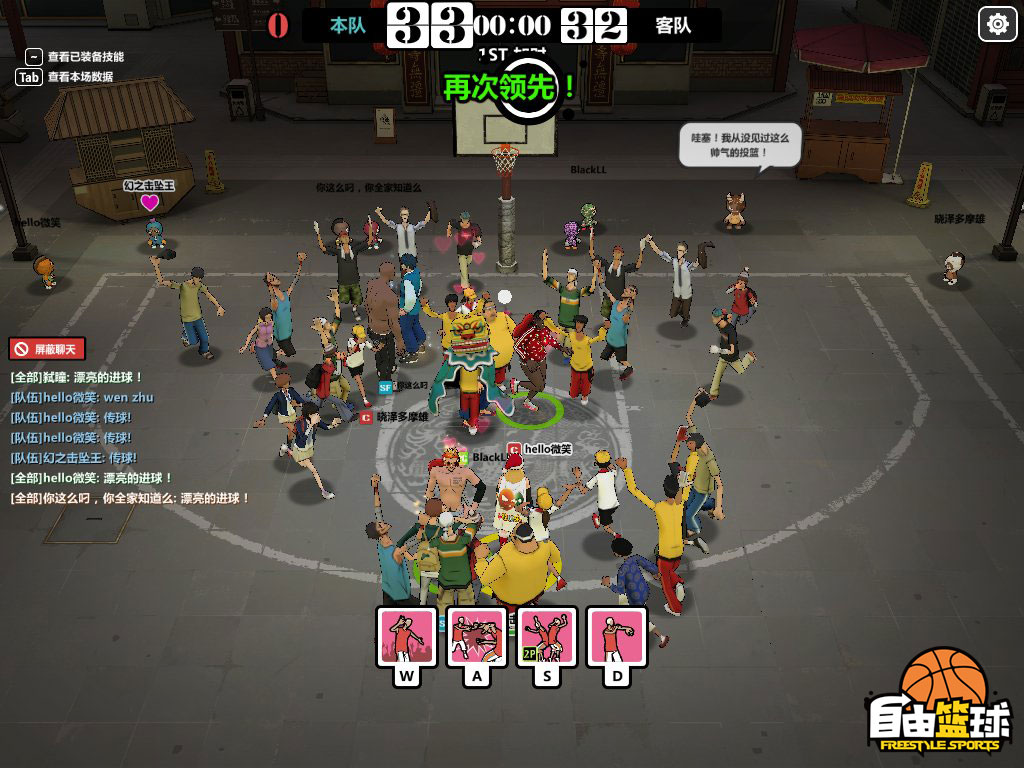Open the settings gear menu
The width and height of the screenshot is (1024, 768).
point(997,24)
